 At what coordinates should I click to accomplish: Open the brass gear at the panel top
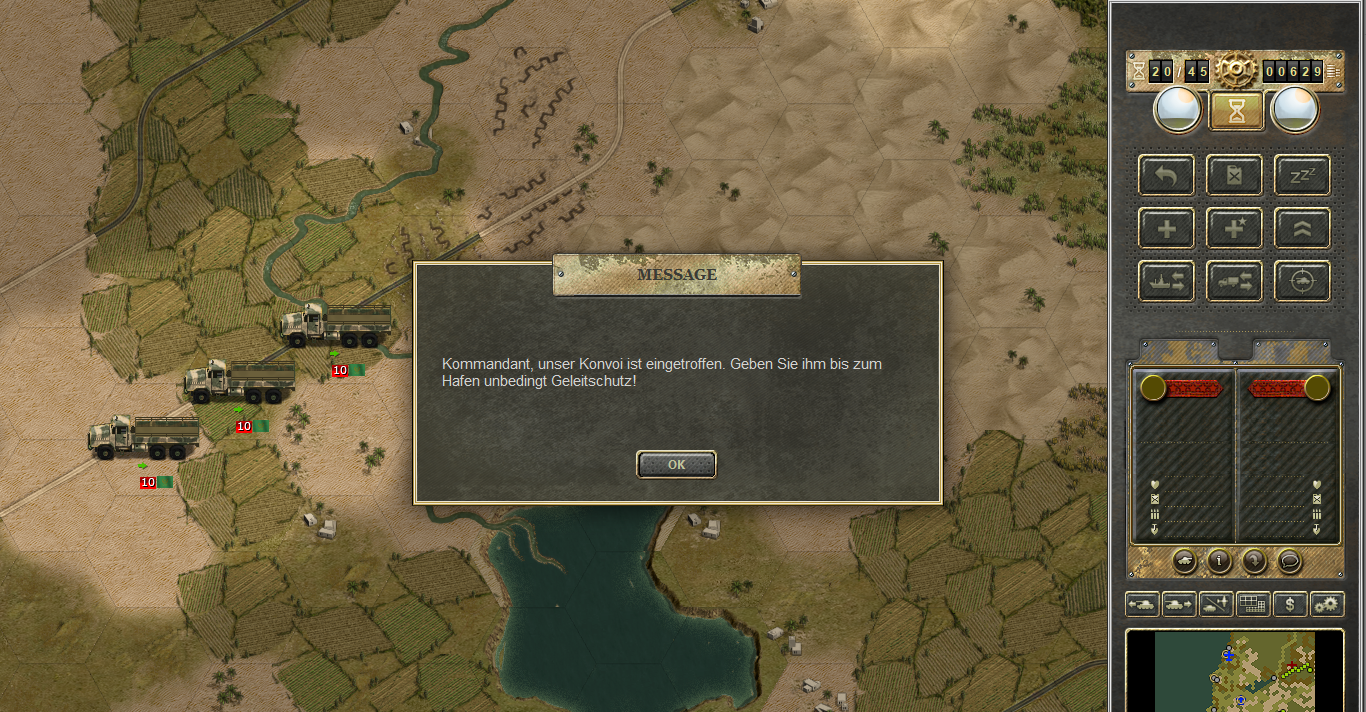tap(1236, 70)
